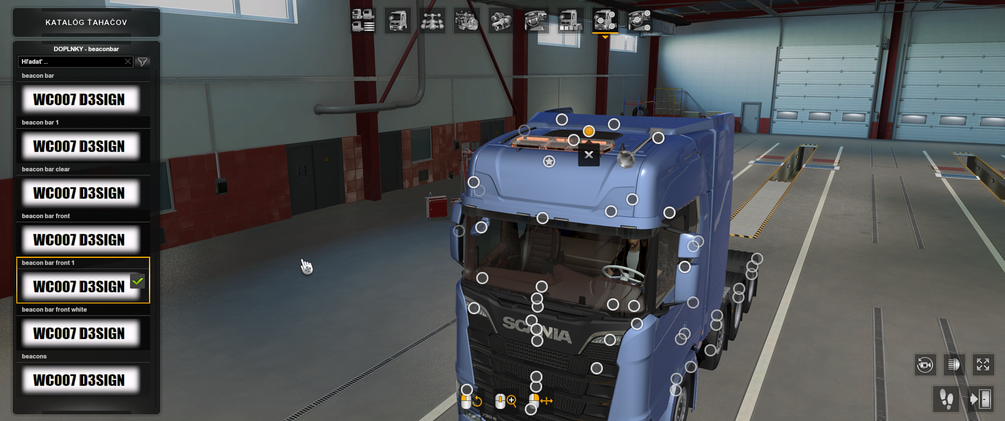This screenshot has height=421, width=1005.
Task: Switch to the cabin tab
Action: point(398,20)
